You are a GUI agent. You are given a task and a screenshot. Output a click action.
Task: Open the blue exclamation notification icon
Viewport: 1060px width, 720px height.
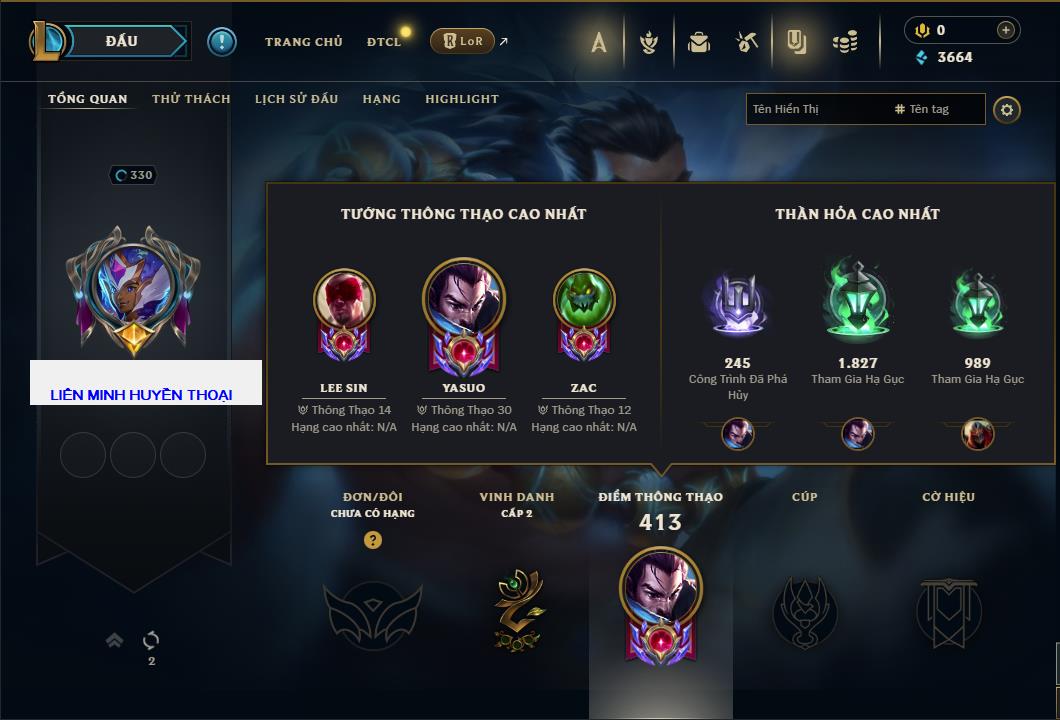(221, 41)
